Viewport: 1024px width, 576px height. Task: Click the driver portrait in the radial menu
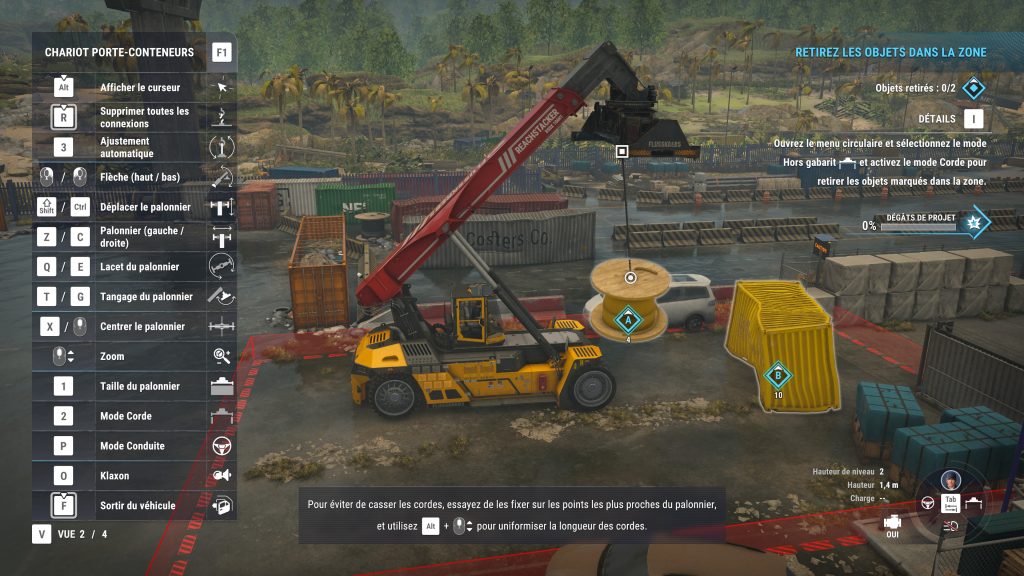coord(951,478)
